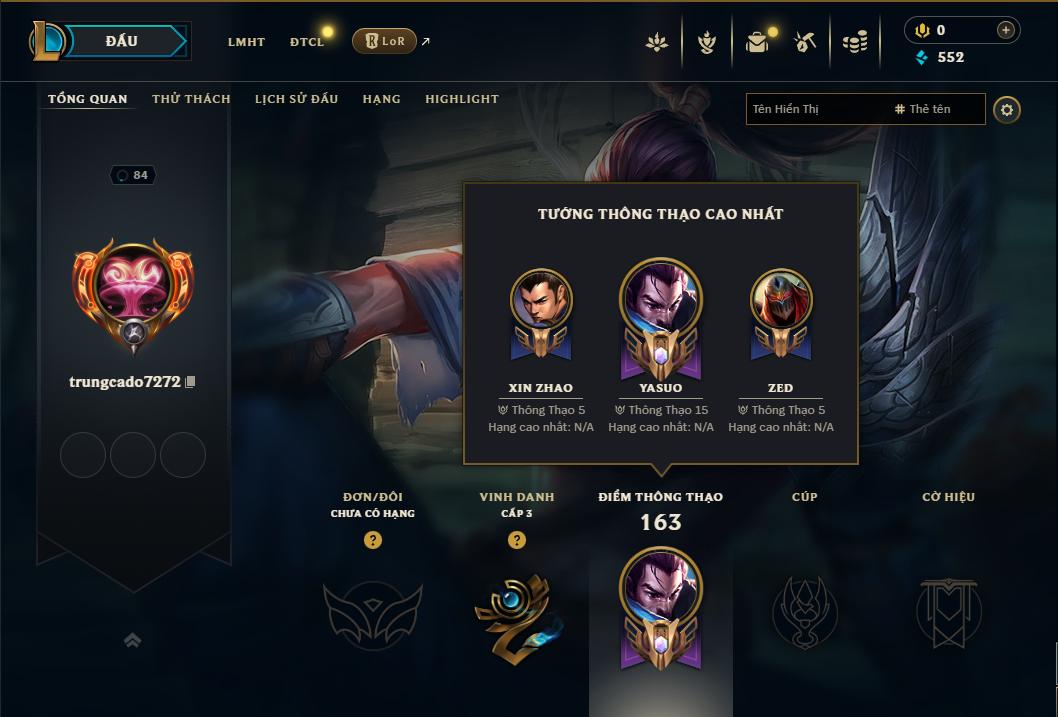Open the Thử Thách tab
The image size is (1058, 717).
191,99
